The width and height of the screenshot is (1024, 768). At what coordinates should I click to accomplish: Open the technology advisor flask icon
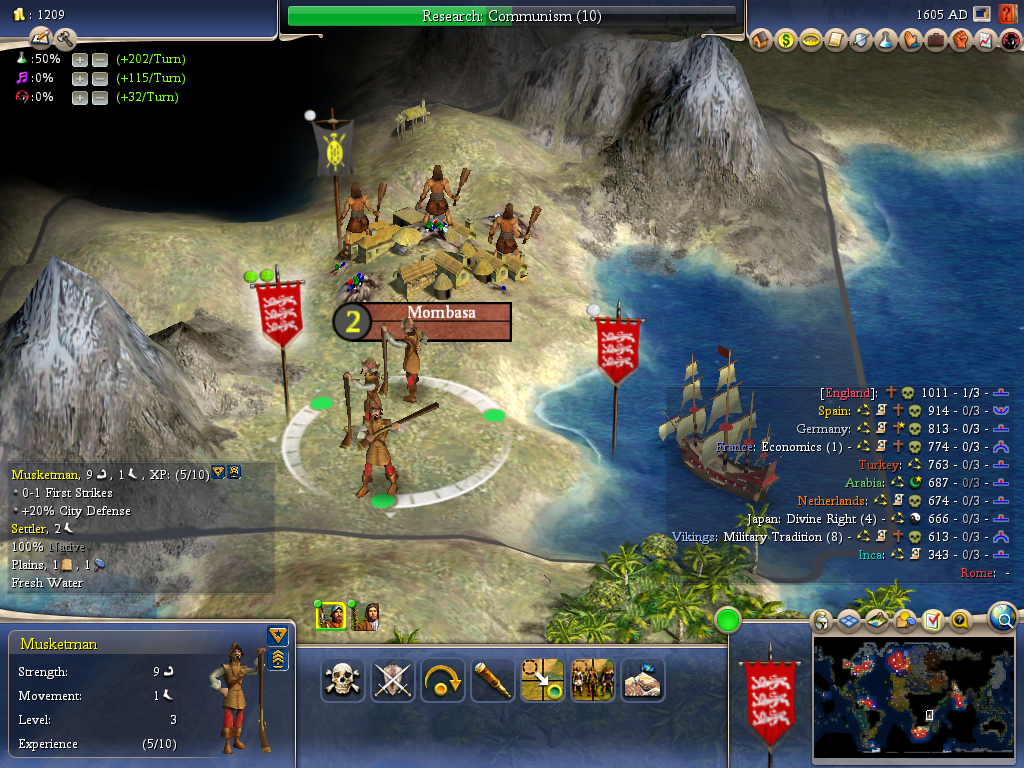[x=885, y=41]
